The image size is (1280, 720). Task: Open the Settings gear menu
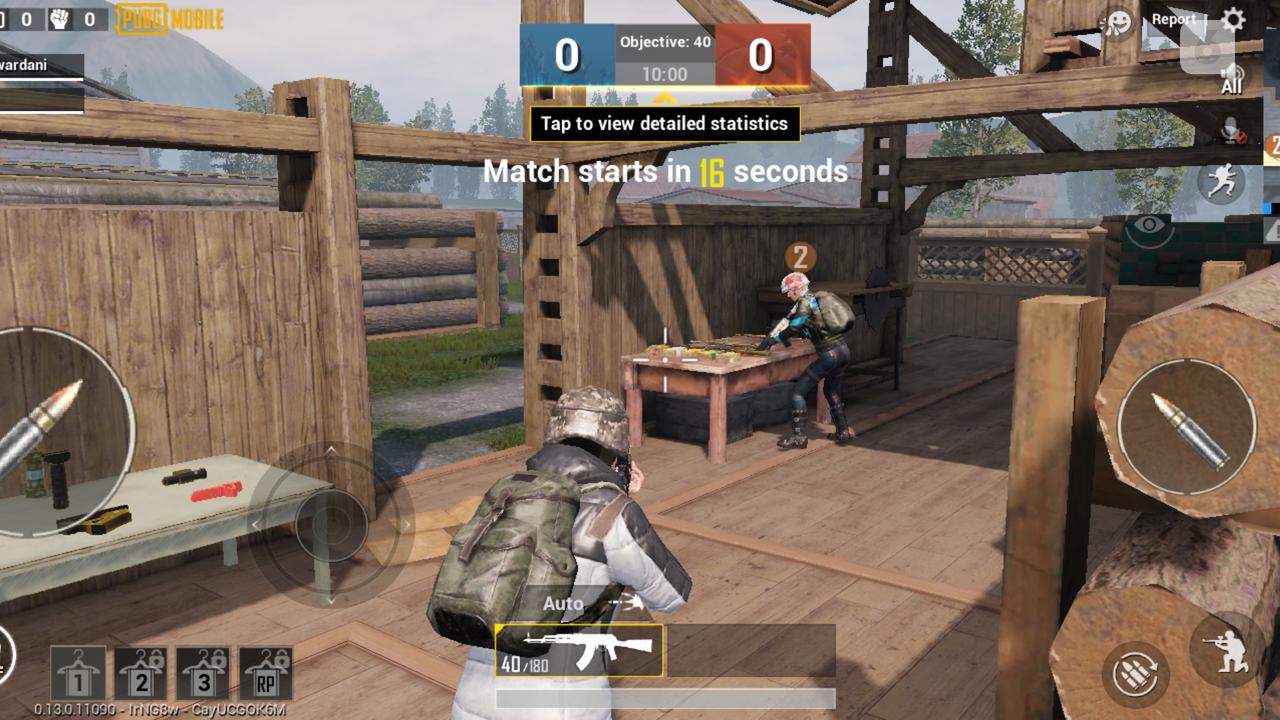coord(1231,18)
